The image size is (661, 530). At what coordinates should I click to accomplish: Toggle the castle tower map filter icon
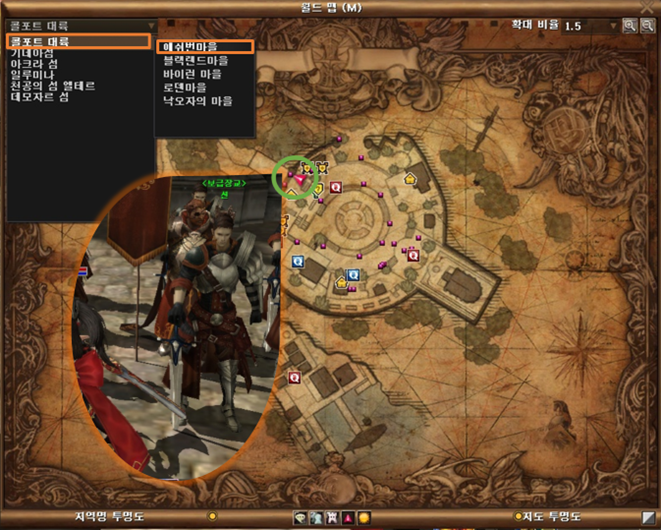tap(331, 517)
